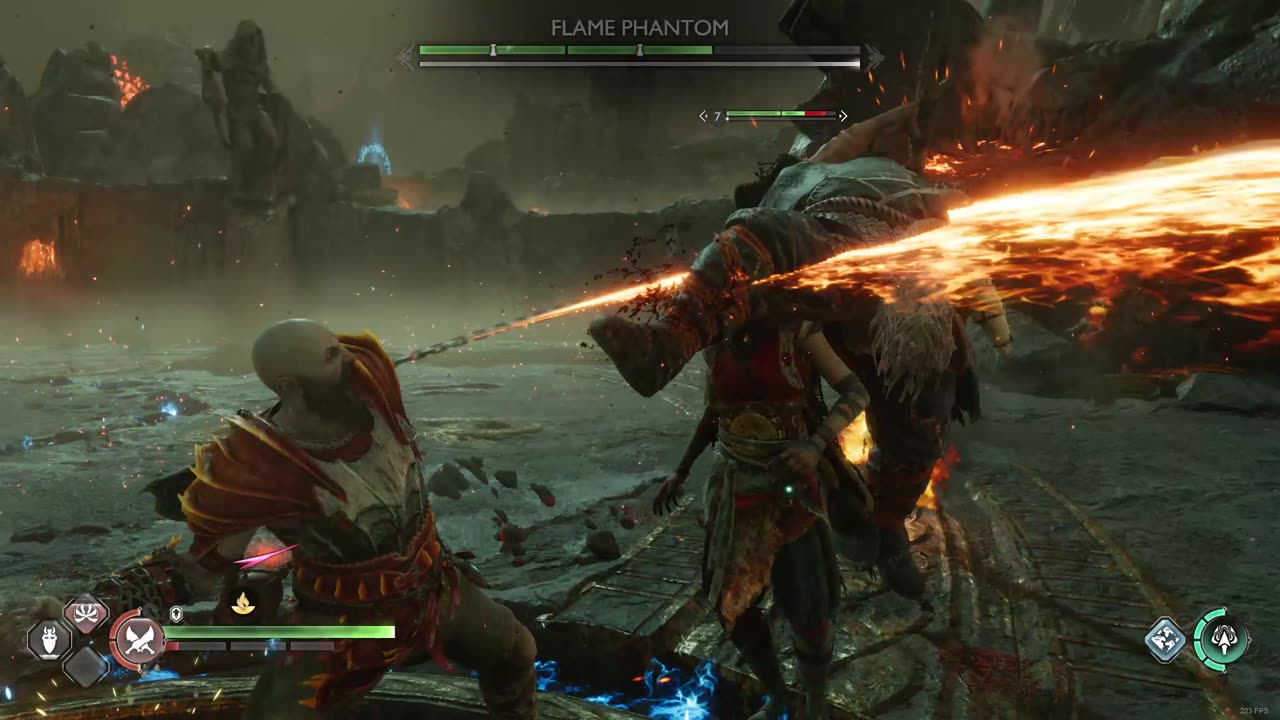Click the small shield status icon
1280x720 pixels.
coord(177,614)
